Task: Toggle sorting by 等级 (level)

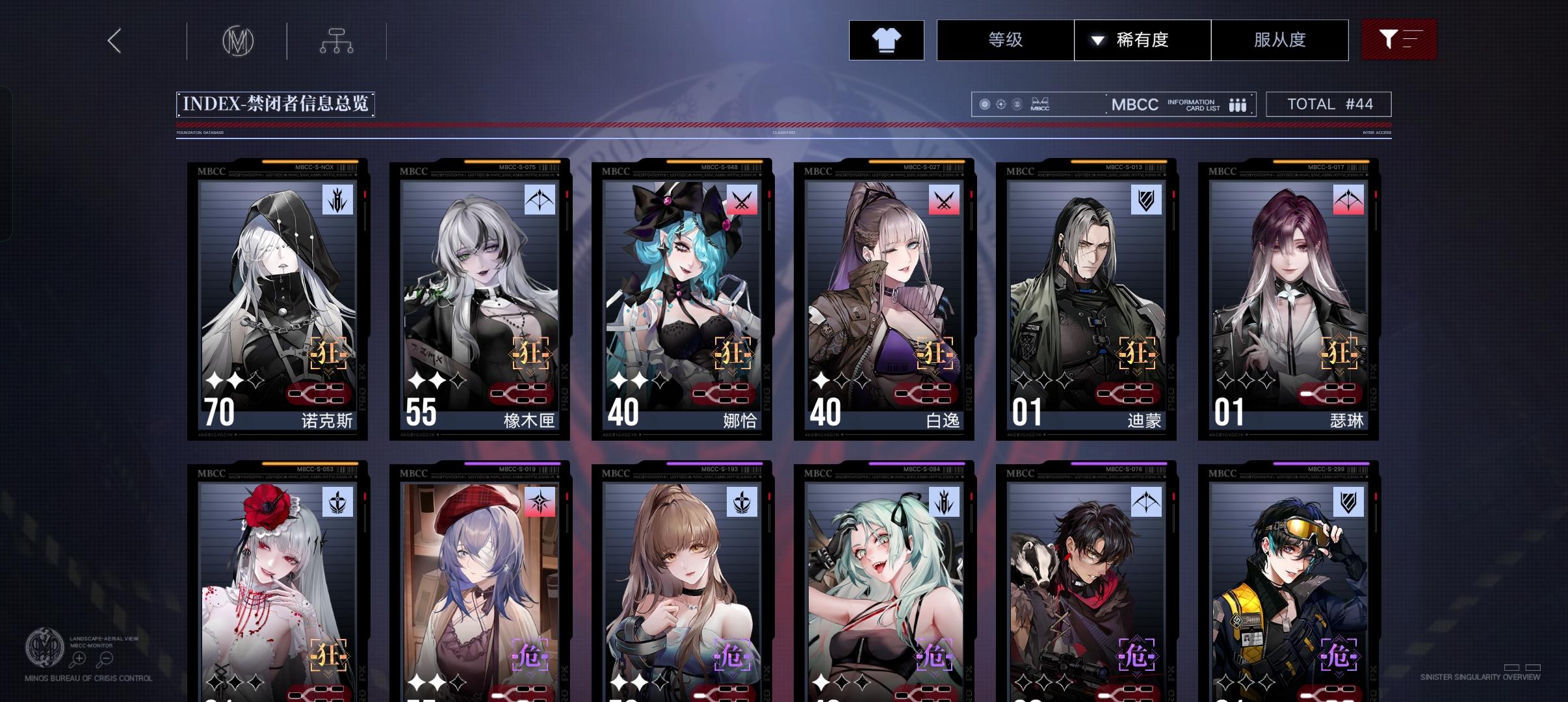Action: point(1005,40)
